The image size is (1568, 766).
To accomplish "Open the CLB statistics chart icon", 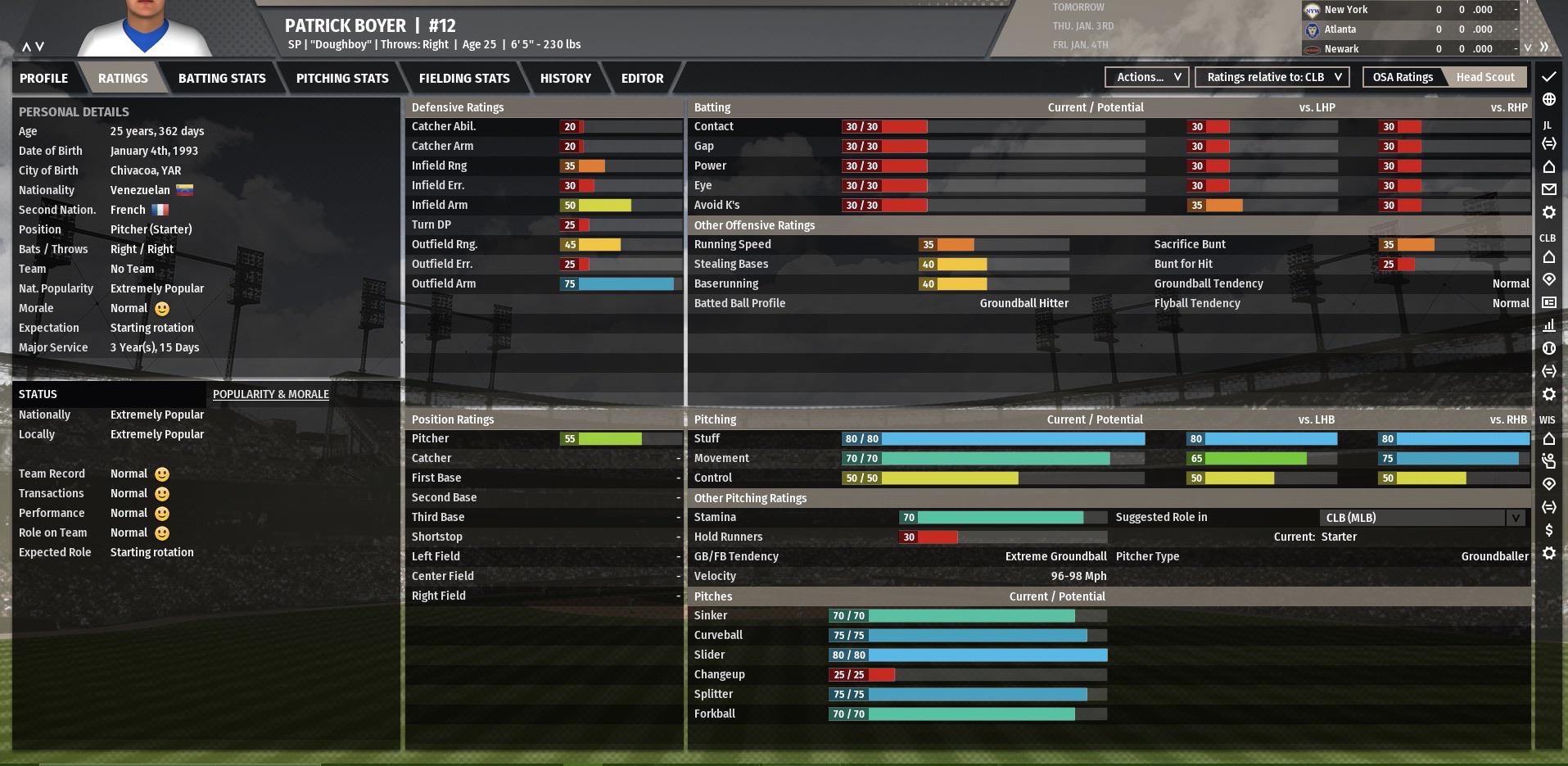I will click(x=1548, y=324).
